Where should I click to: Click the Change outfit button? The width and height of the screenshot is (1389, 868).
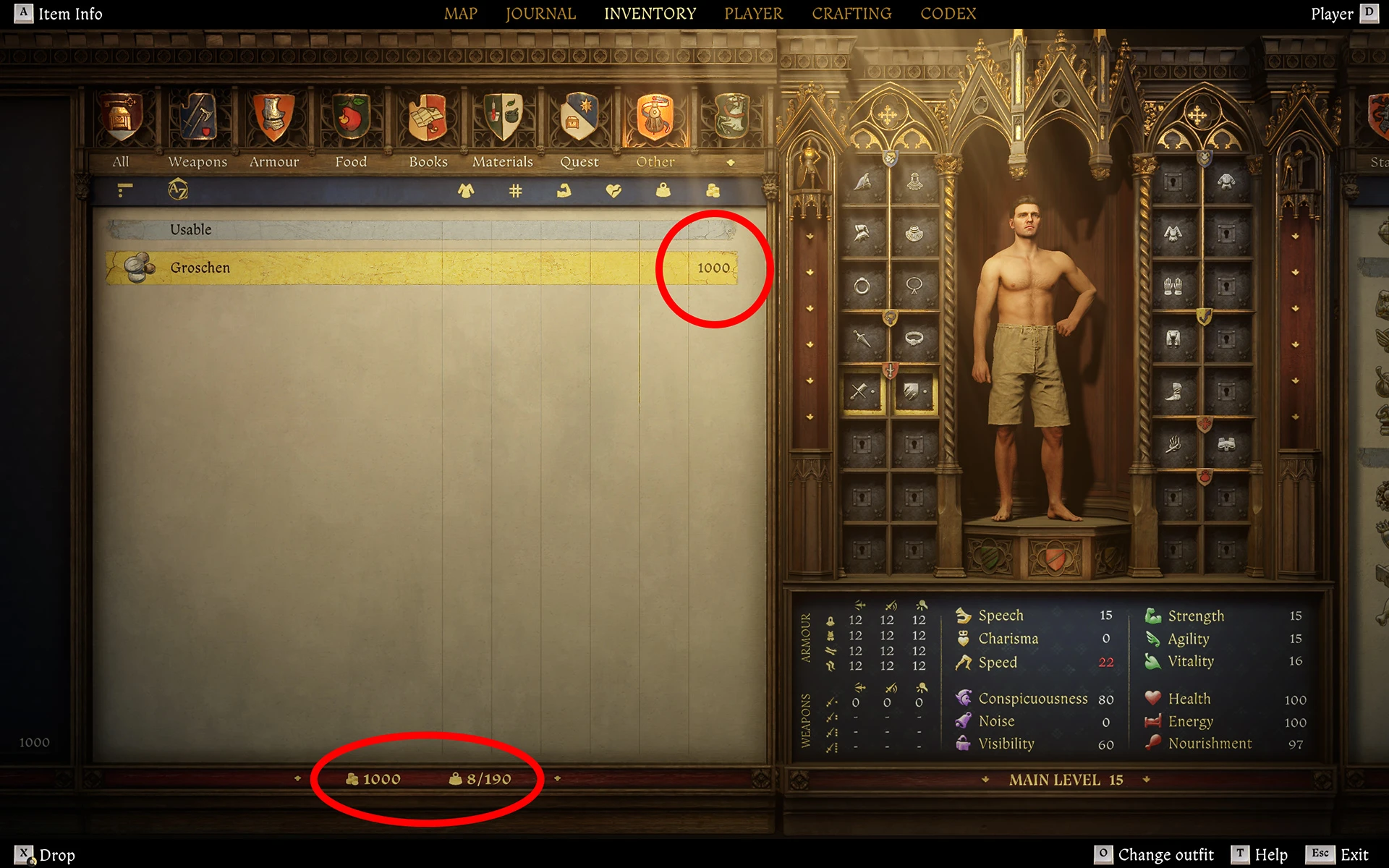coord(1166,854)
